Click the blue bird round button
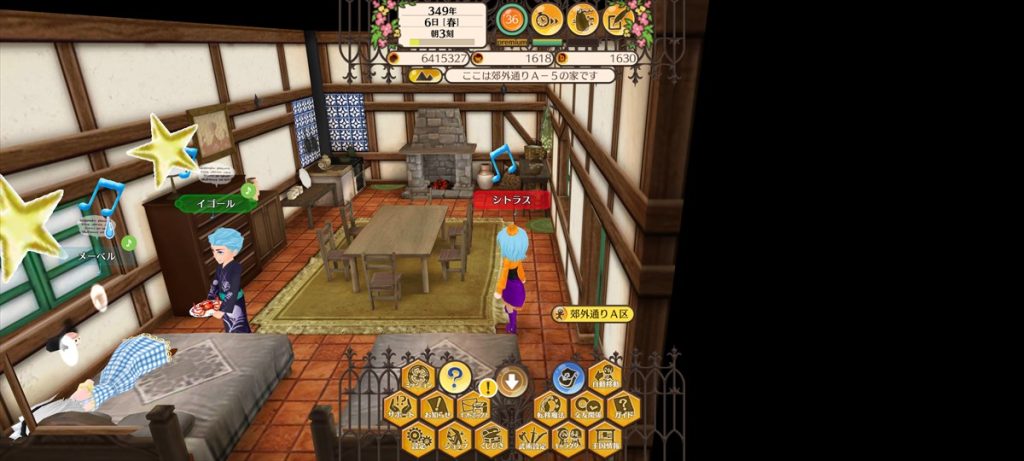The width and height of the screenshot is (1024, 461). 569,378
